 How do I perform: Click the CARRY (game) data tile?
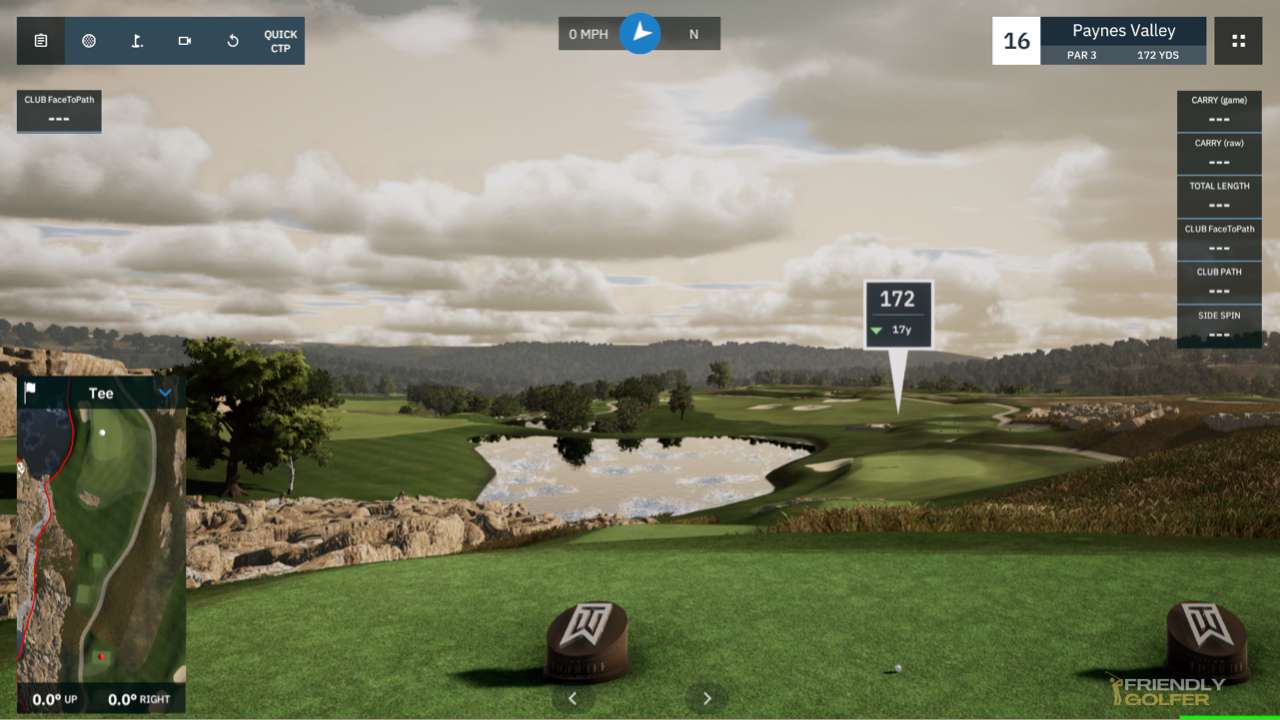point(1219,110)
